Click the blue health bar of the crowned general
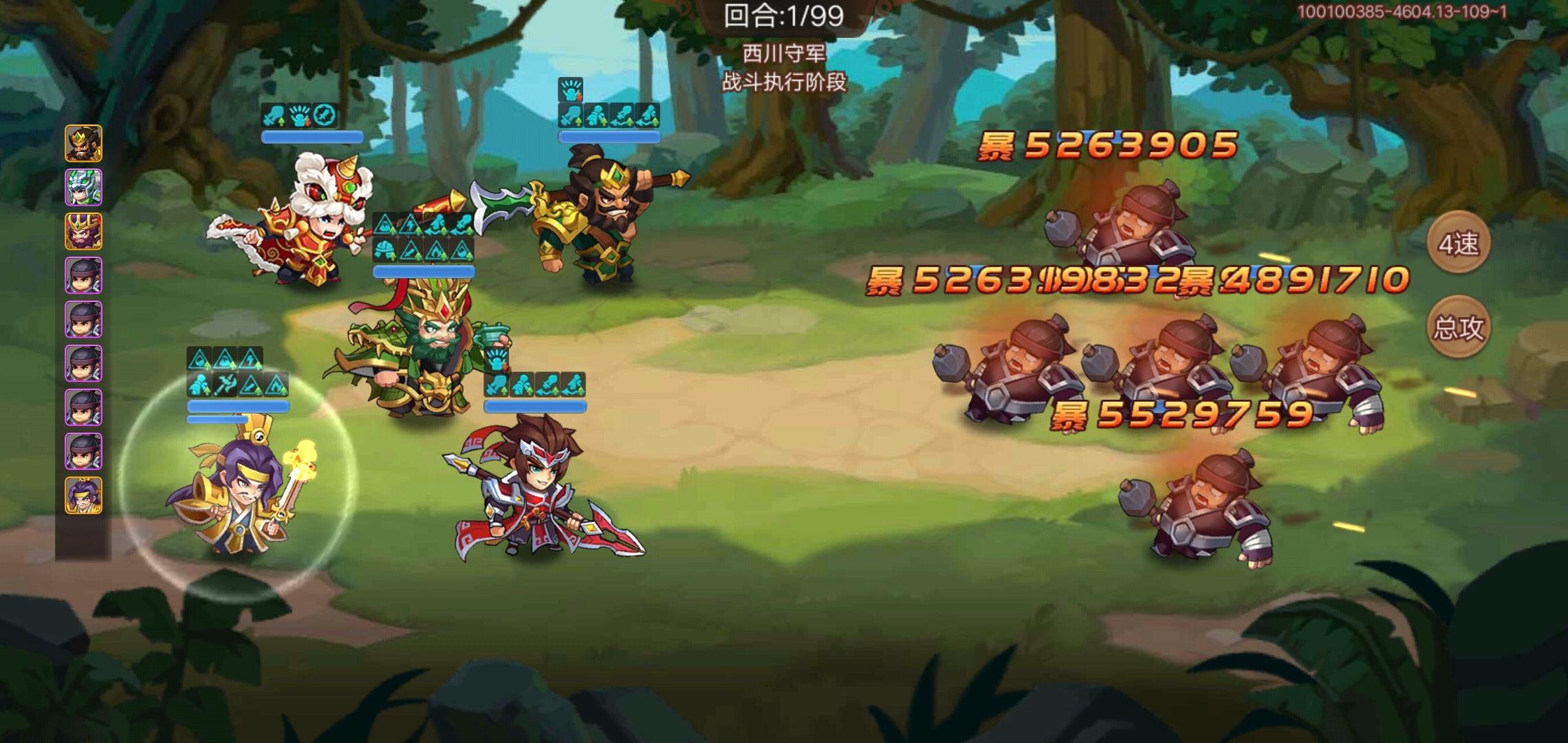 [x=424, y=271]
